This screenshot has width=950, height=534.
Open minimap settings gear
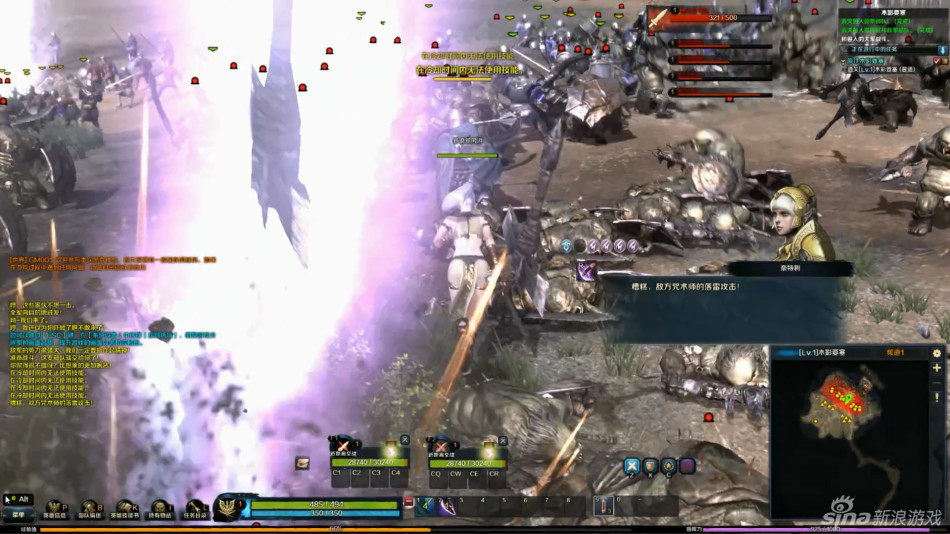point(937,353)
